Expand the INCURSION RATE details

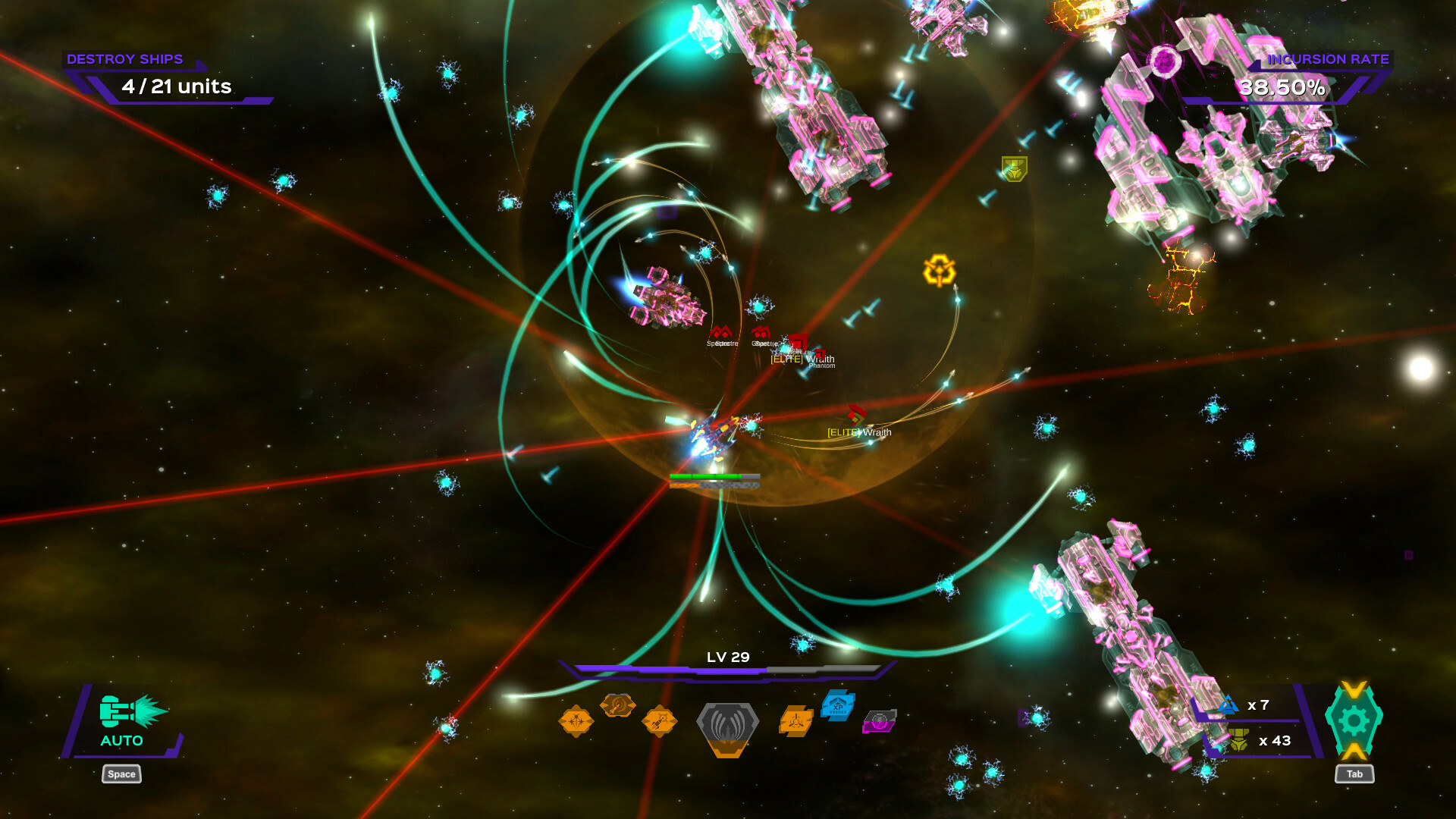pyautogui.click(x=1328, y=58)
